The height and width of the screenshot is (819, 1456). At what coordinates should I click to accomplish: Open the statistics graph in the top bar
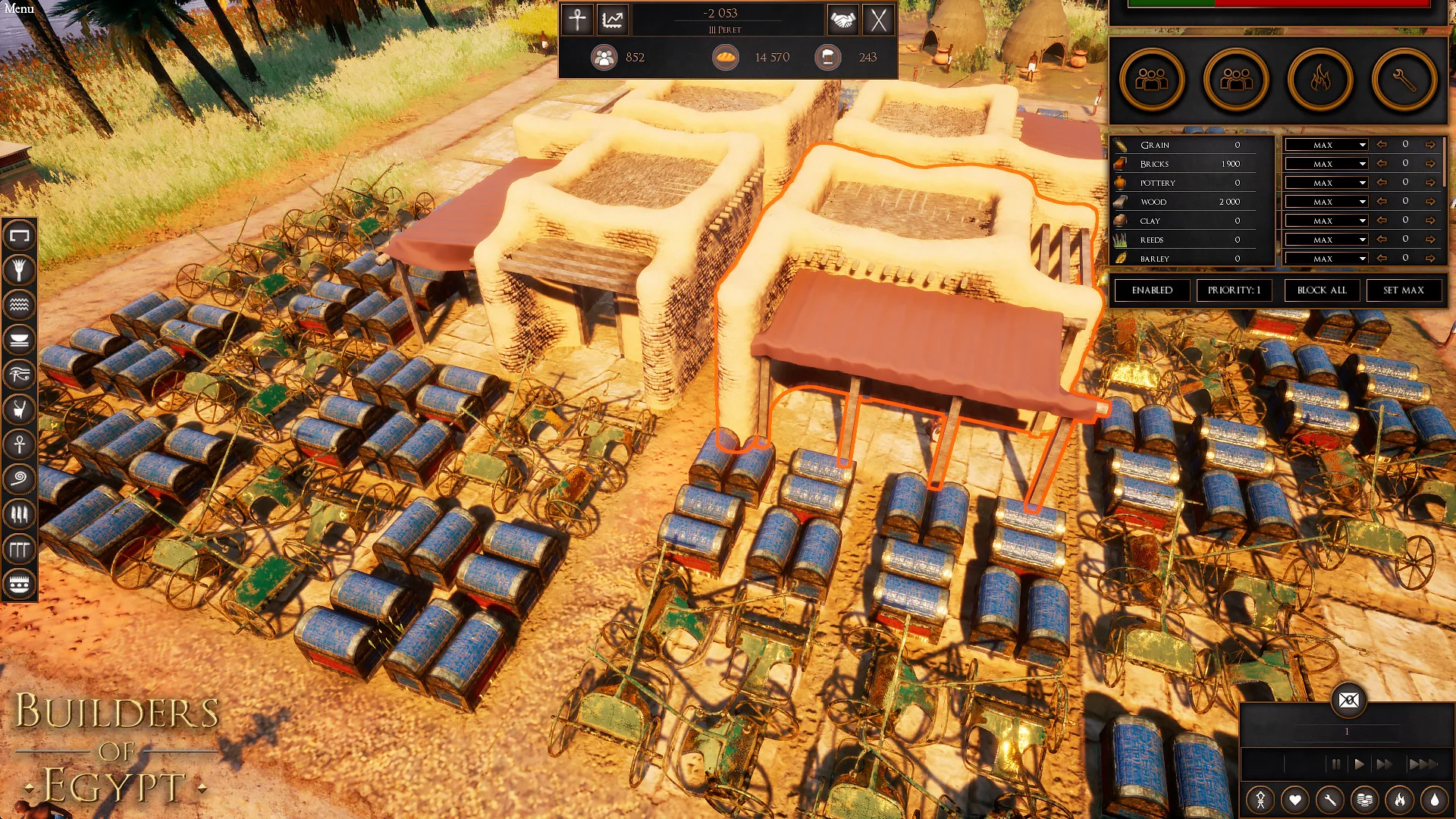(x=613, y=20)
